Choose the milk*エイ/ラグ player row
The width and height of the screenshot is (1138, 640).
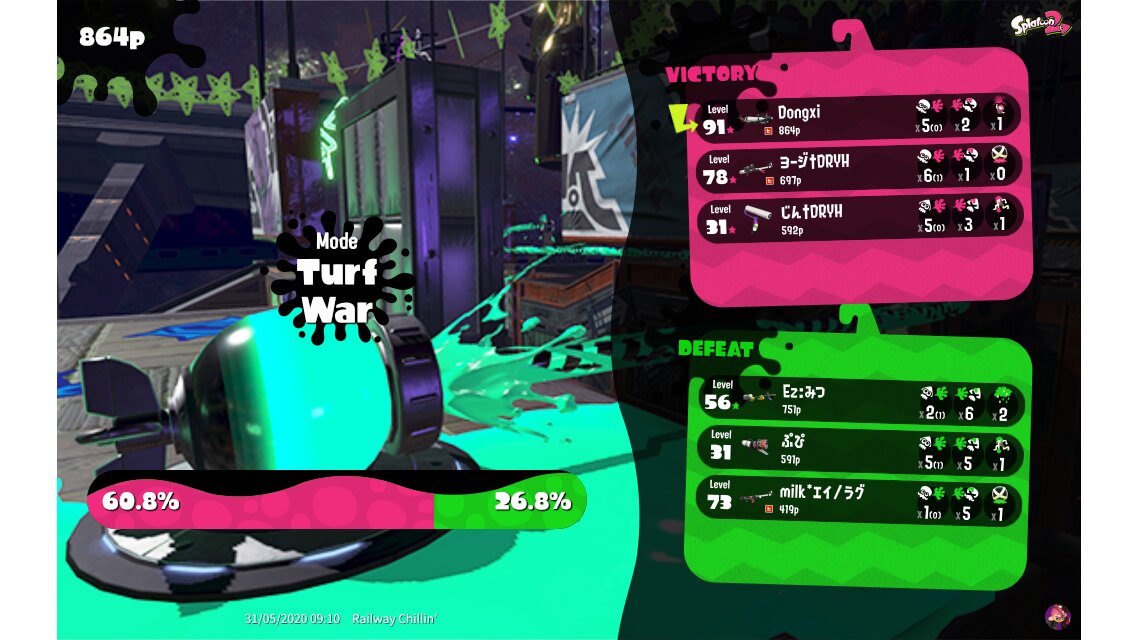point(858,499)
